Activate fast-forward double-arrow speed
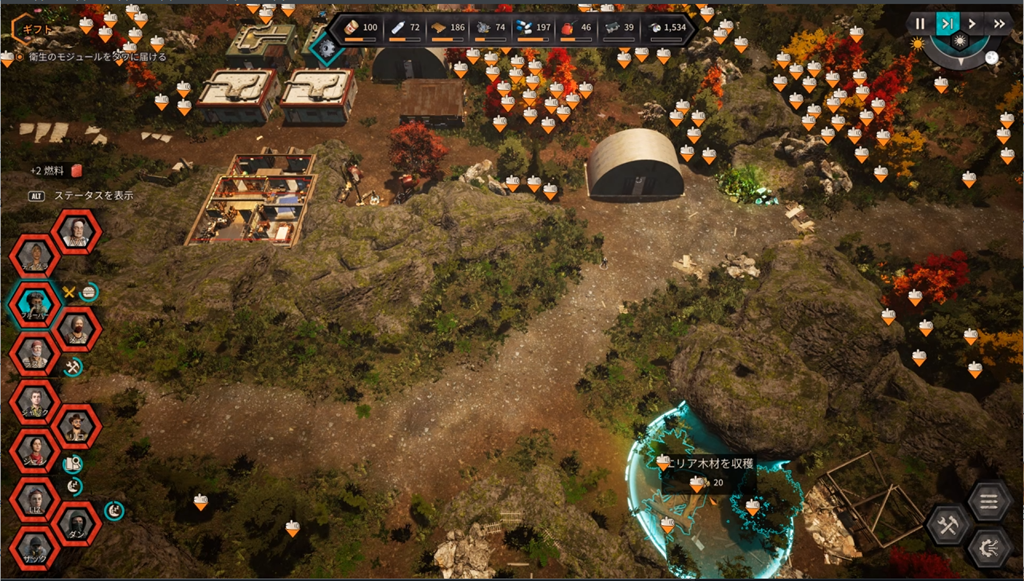The image size is (1024, 581). click(999, 23)
